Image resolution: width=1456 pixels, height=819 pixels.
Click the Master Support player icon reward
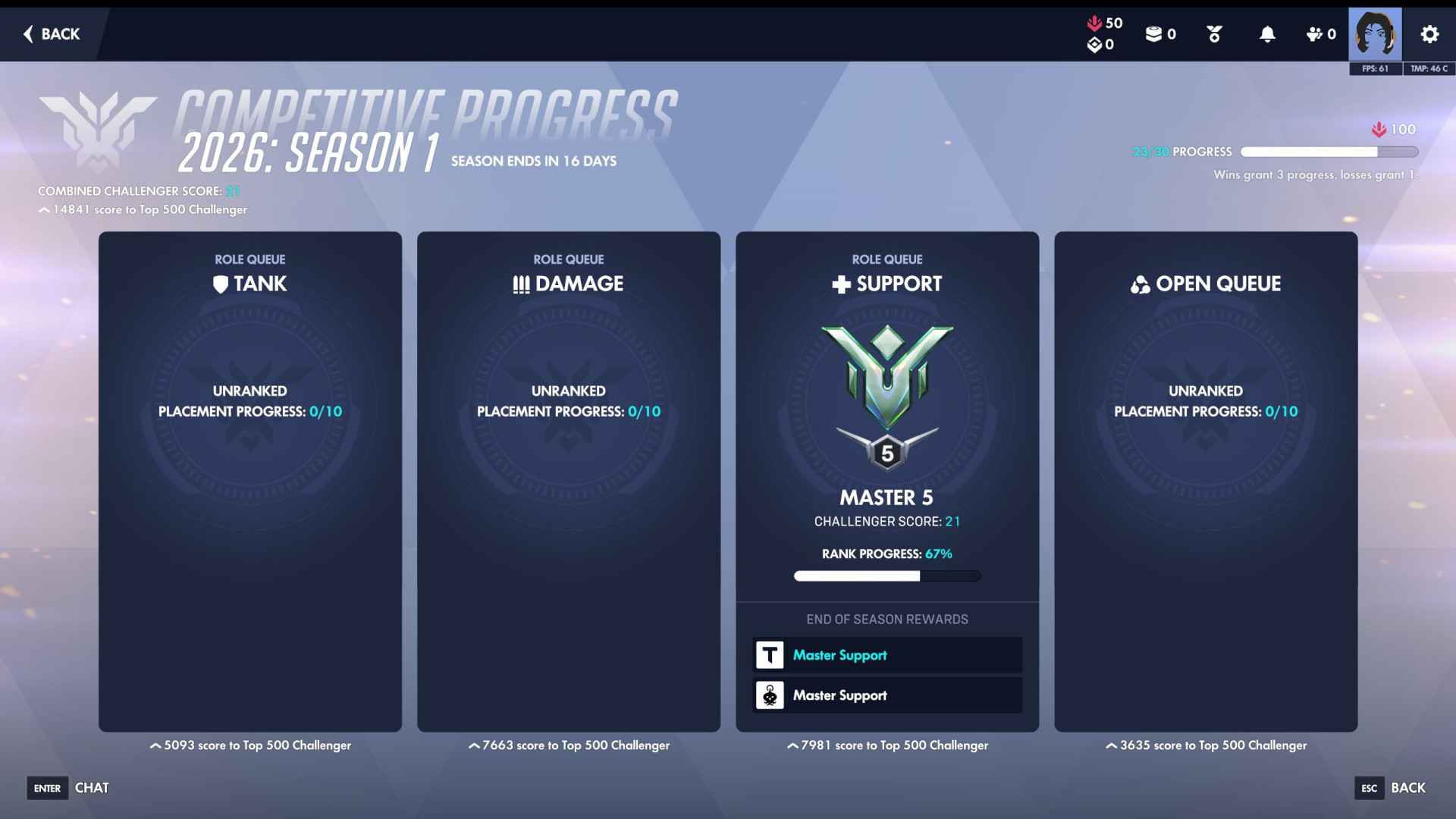(x=769, y=695)
